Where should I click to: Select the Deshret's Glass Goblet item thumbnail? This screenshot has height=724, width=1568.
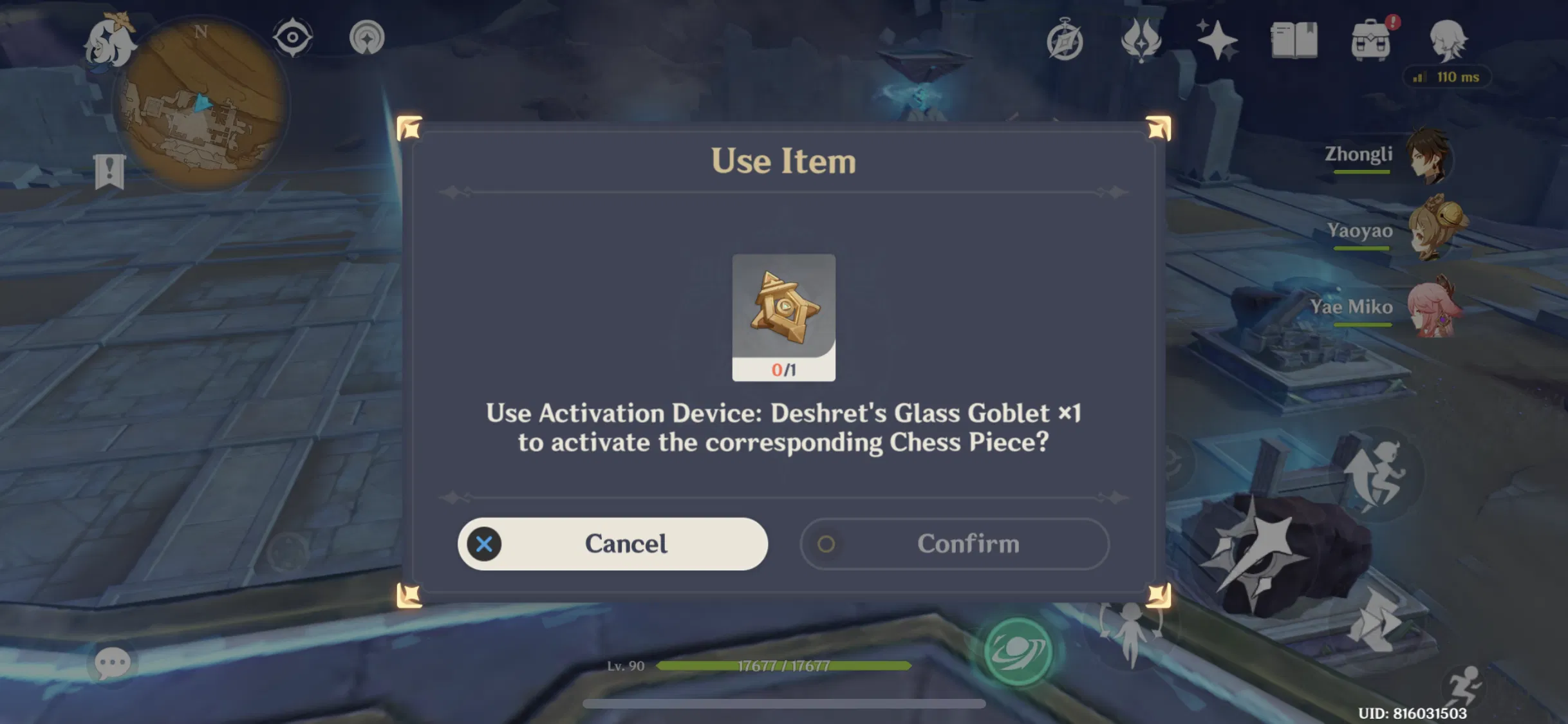coord(783,315)
